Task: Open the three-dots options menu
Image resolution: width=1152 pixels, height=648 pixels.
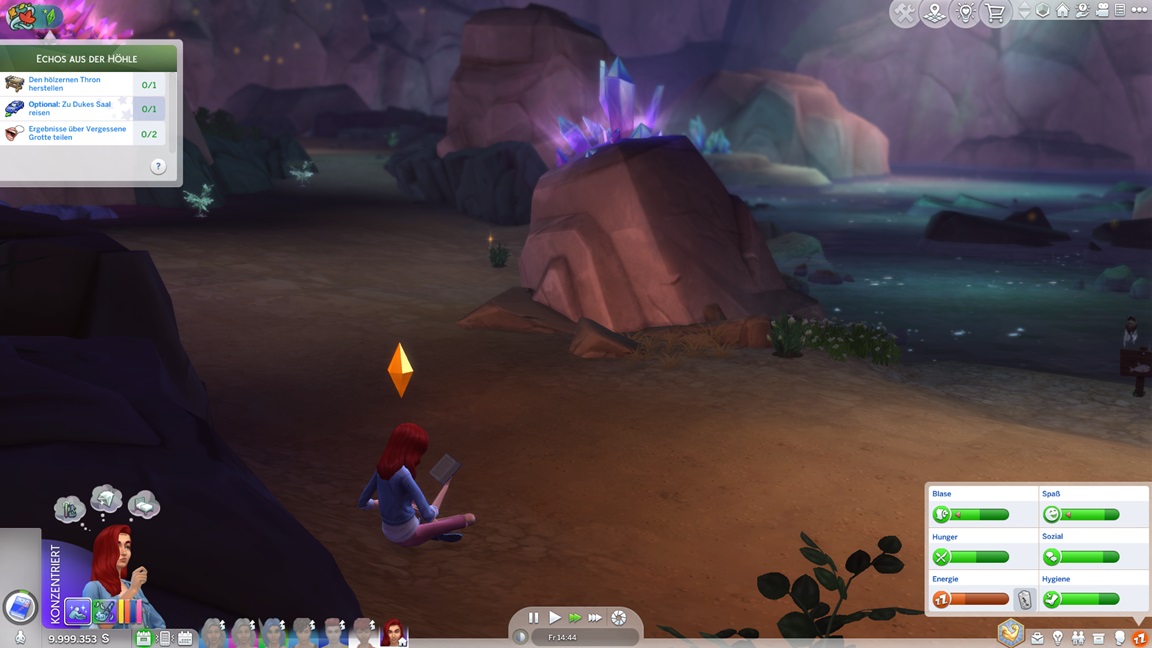Action: pyautogui.click(x=1139, y=10)
